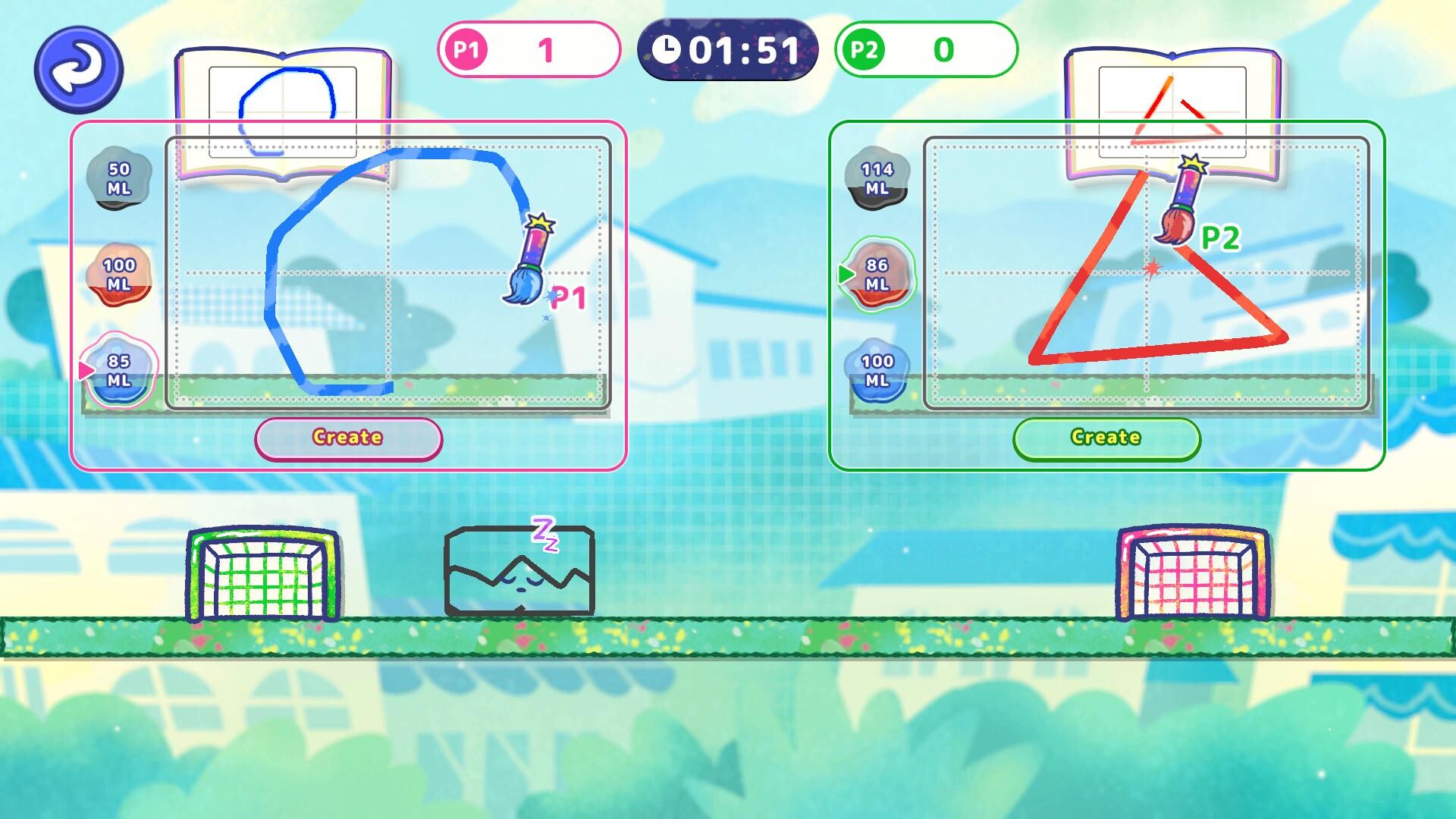1456x819 pixels.
Task: Hit P2's green Create button
Action: (x=1106, y=438)
